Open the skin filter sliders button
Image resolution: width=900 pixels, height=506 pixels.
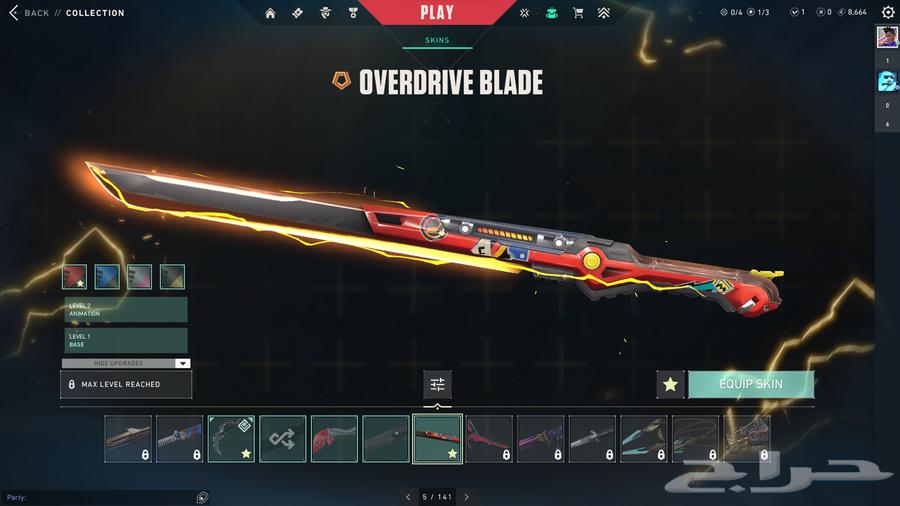tap(437, 384)
